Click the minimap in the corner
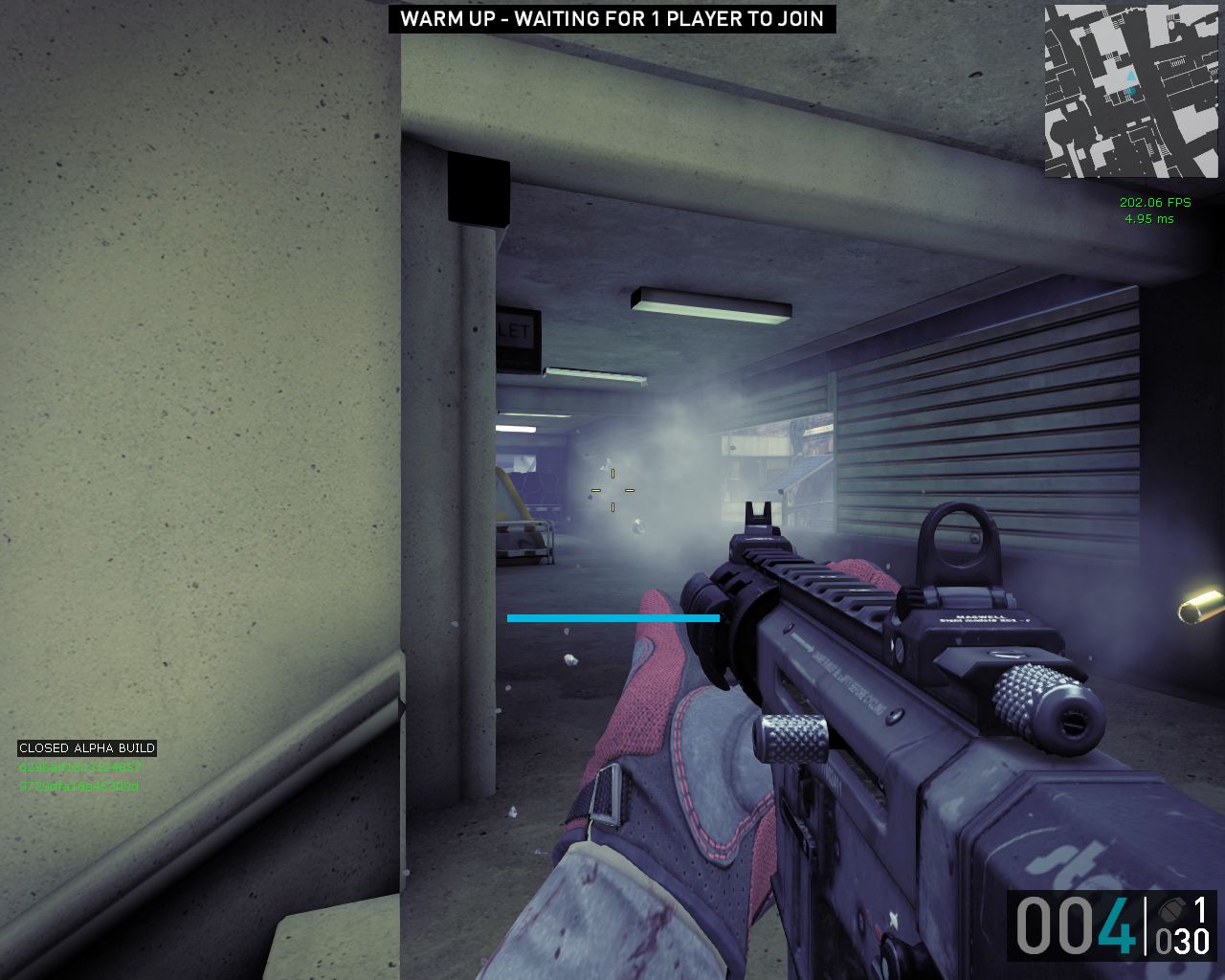The width and height of the screenshot is (1225, 980). [1131, 91]
